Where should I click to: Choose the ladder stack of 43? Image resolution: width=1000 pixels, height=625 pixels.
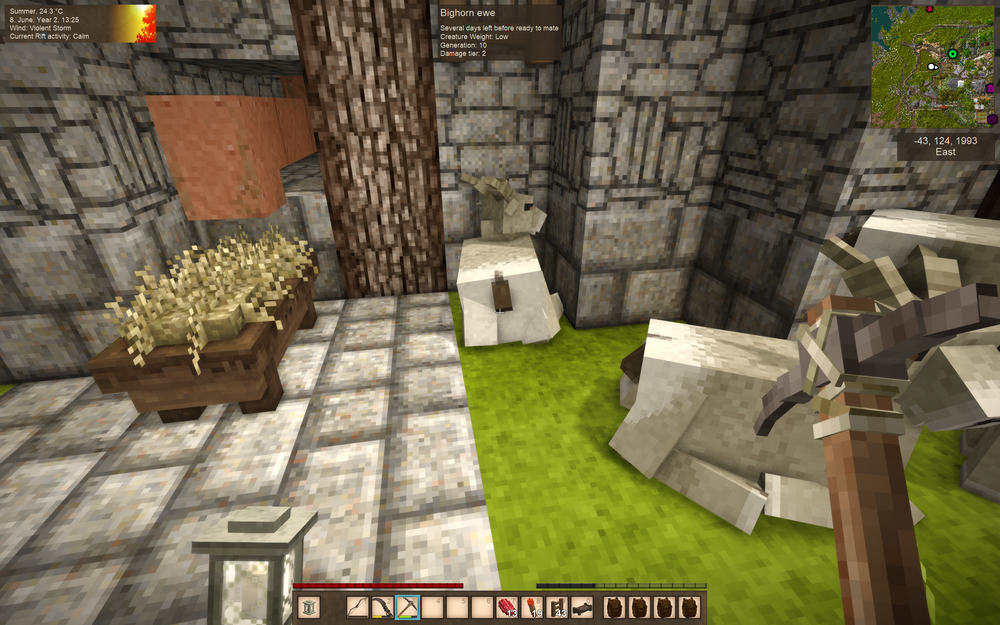556,607
